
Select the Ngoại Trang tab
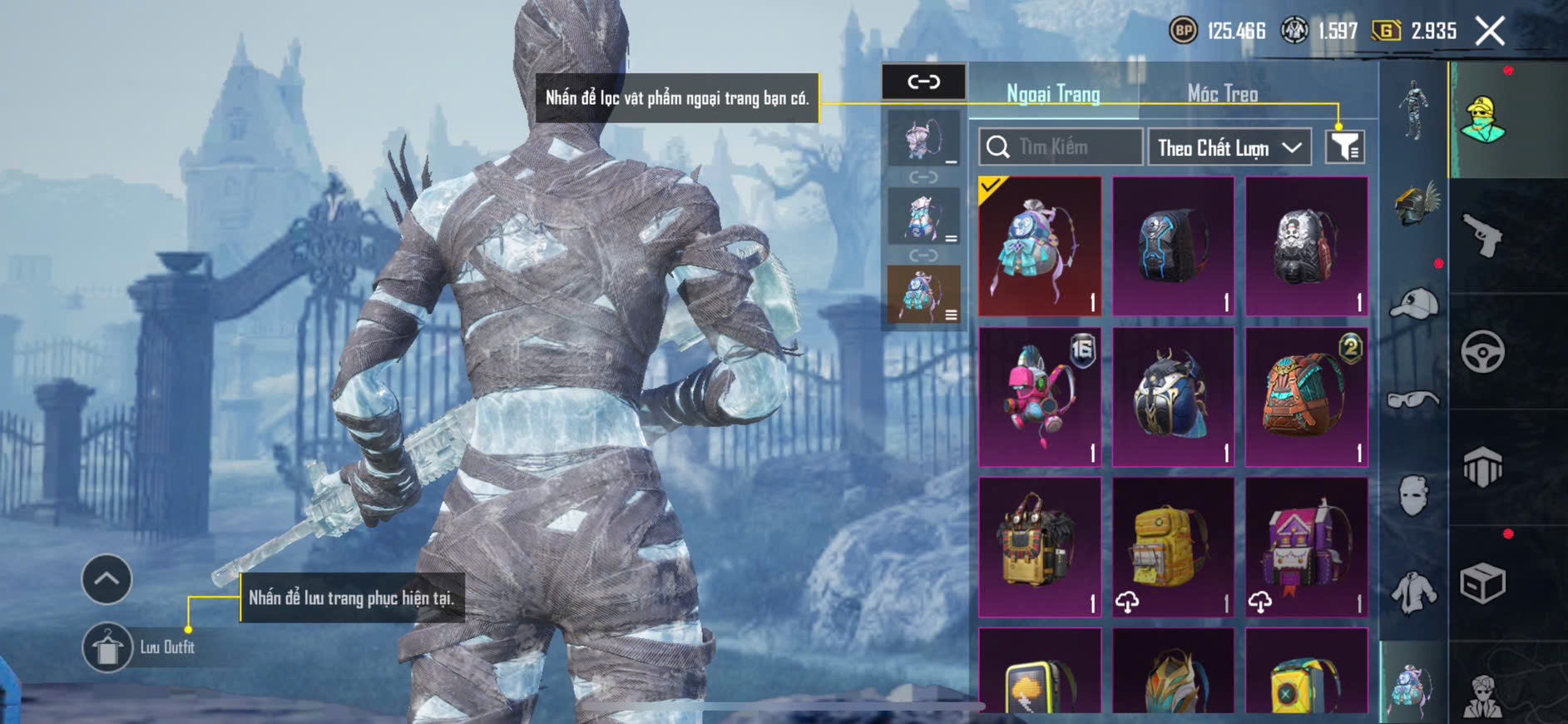1053,93
